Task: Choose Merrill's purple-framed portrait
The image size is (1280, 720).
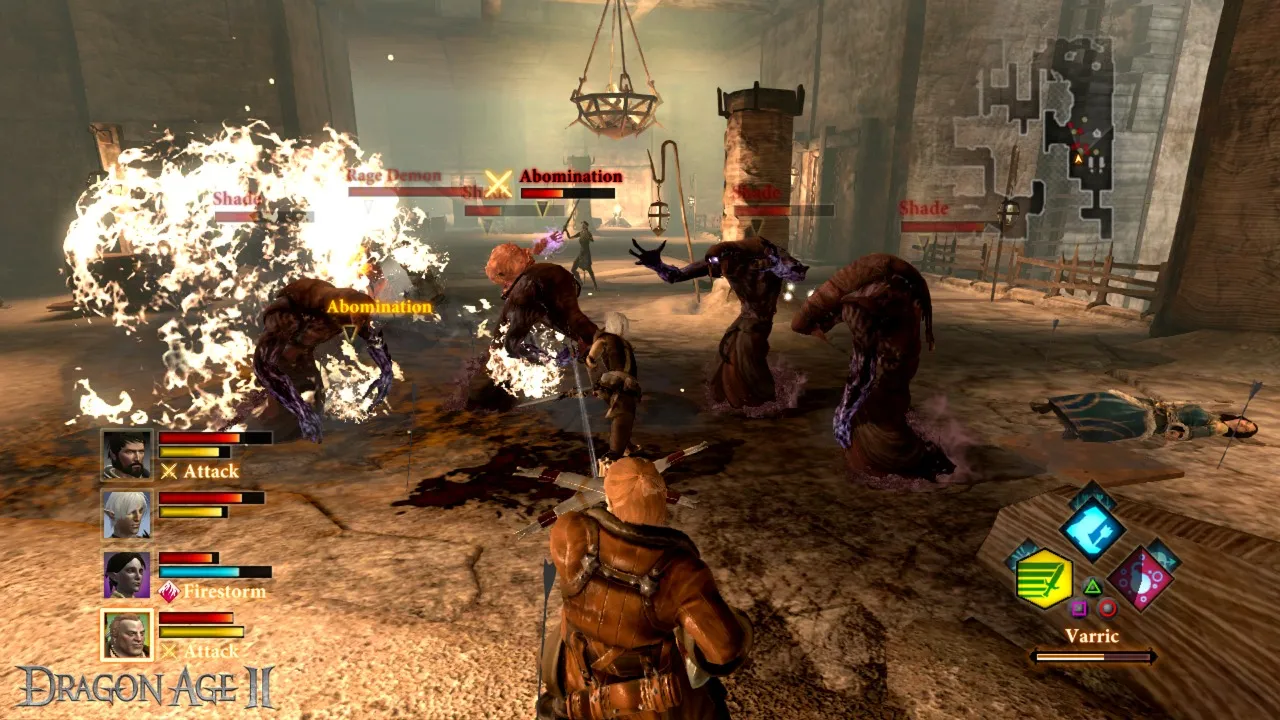Action: pos(127,575)
